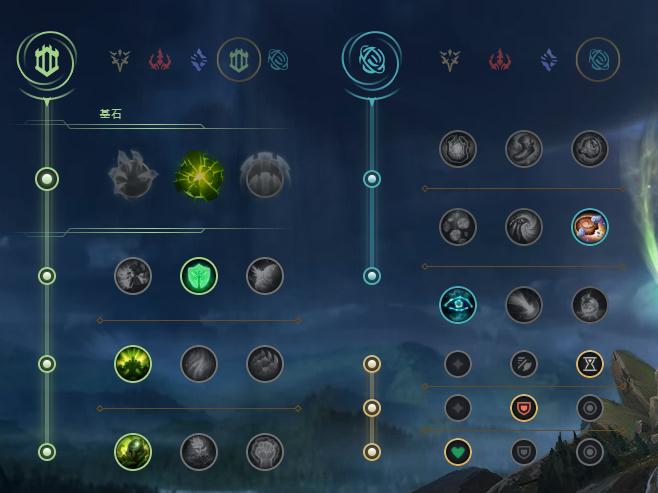Choose the Font of Life rune
This screenshot has height=493, width=658.
point(198,276)
